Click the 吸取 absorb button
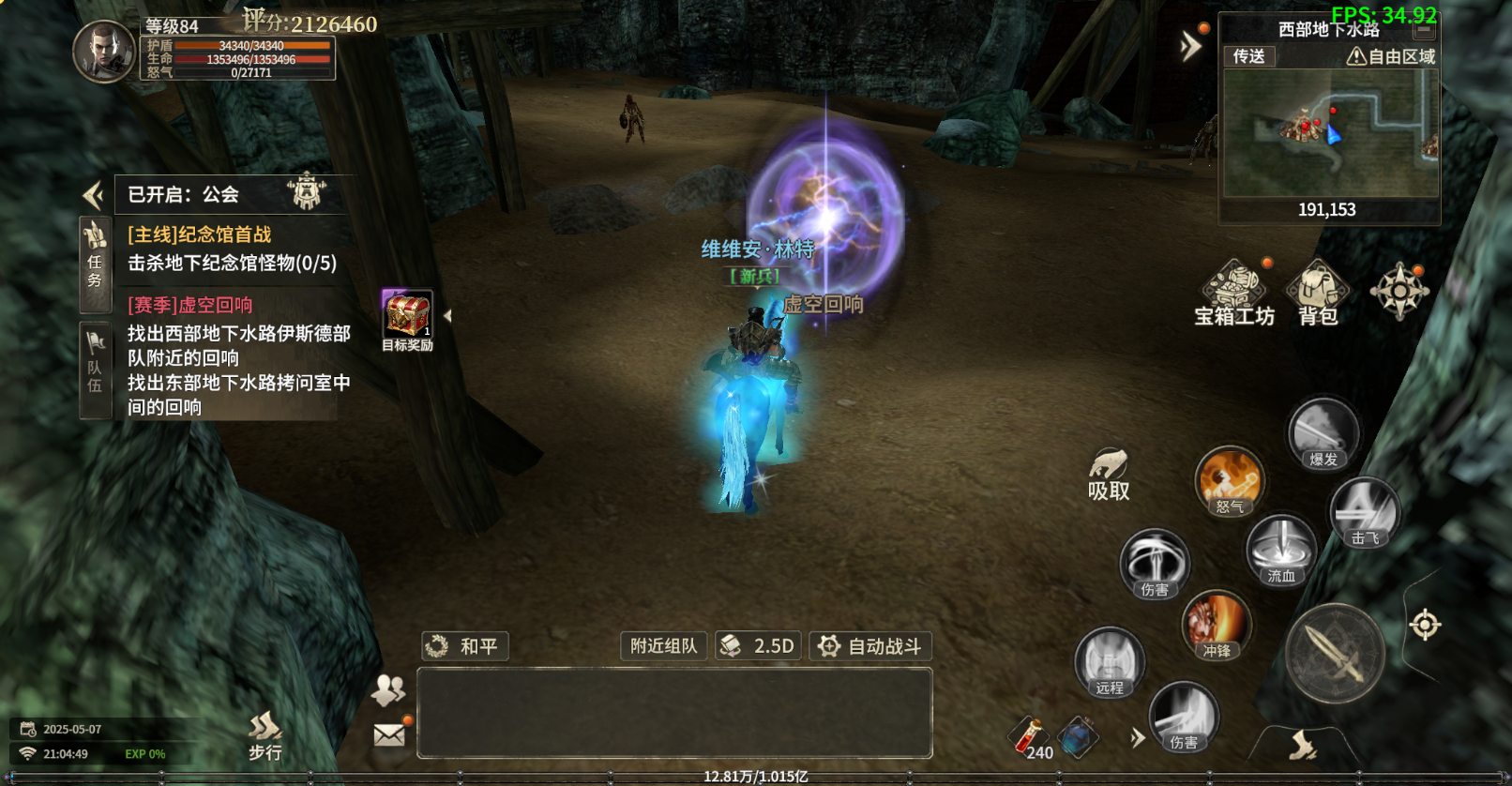Image resolution: width=1512 pixels, height=786 pixels. (x=1109, y=475)
